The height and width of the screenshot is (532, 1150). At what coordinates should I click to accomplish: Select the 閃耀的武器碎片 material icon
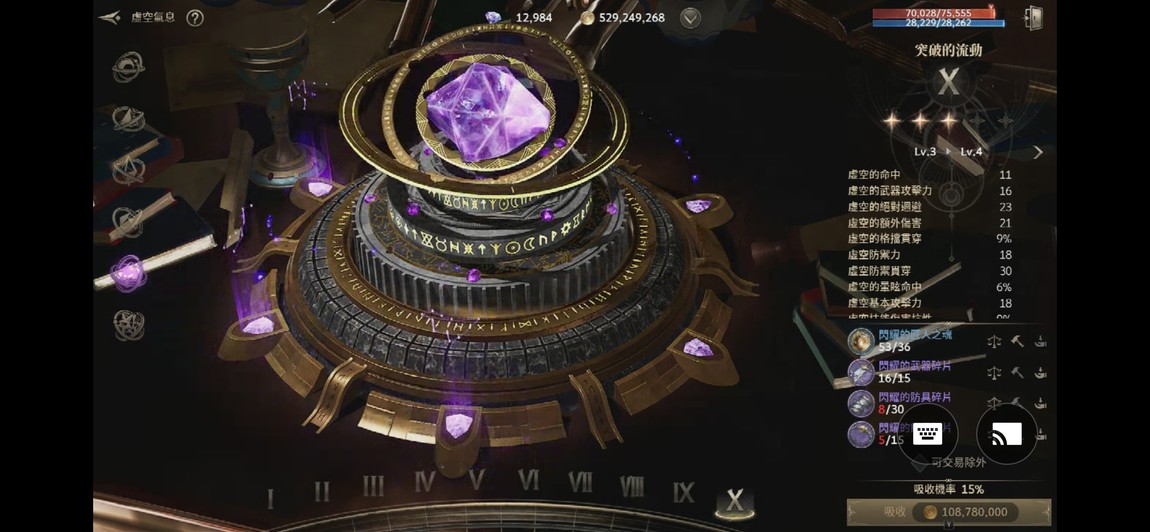(861, 372)
